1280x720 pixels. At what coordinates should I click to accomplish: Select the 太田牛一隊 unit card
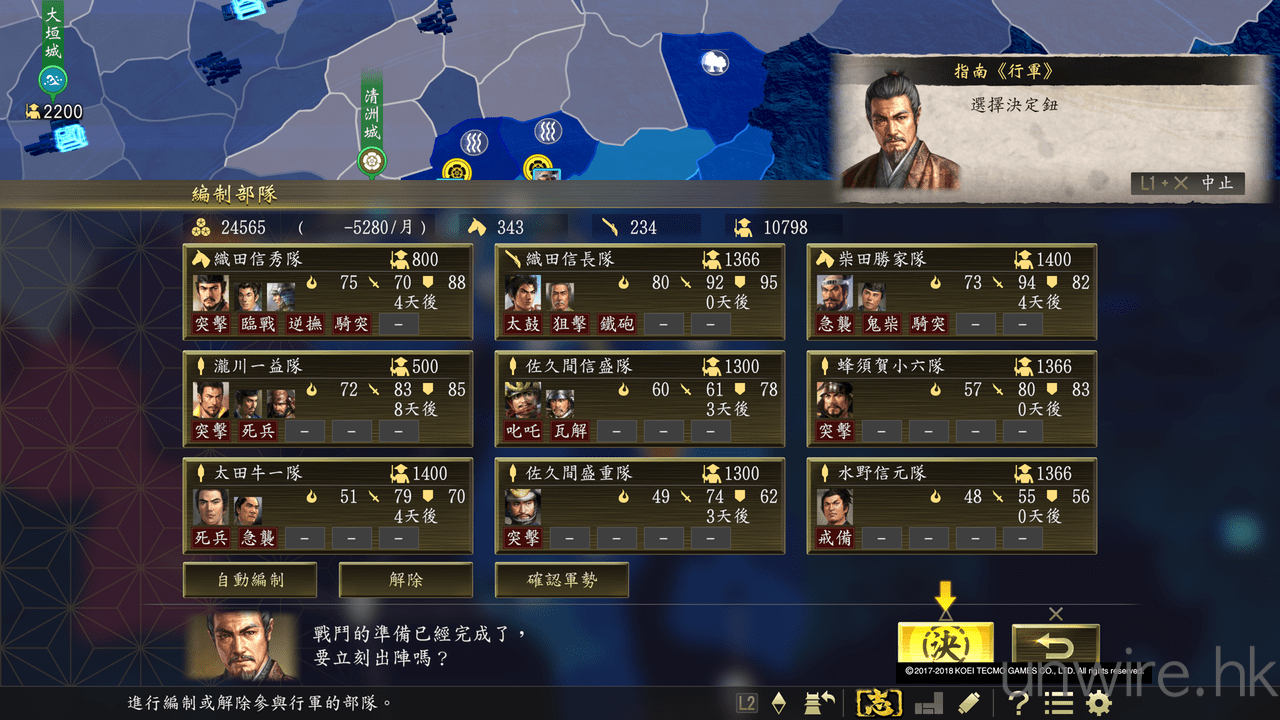(328, 506)
